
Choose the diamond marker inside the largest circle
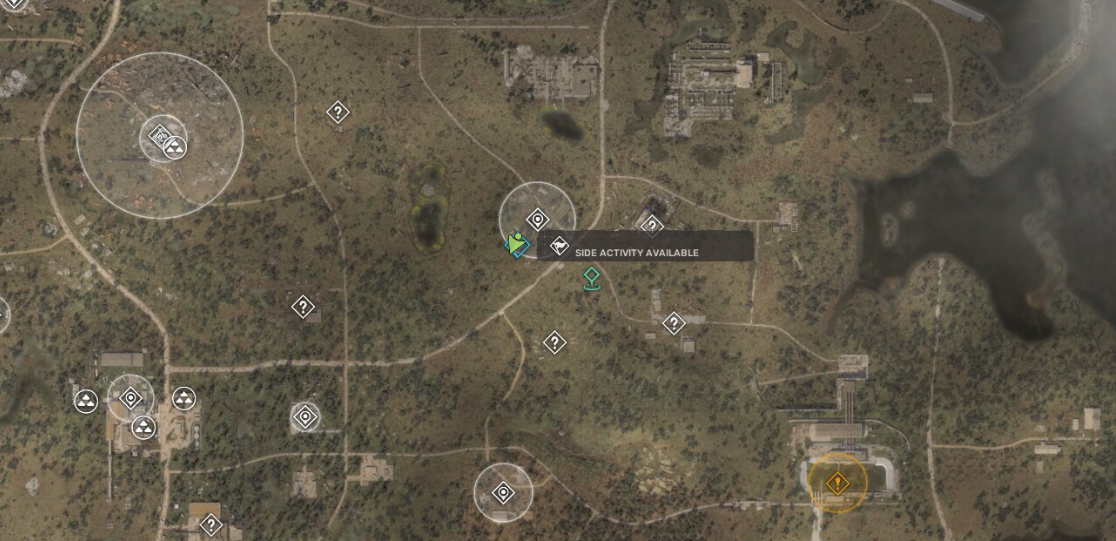pyautogui.click(x=158, y=136)
